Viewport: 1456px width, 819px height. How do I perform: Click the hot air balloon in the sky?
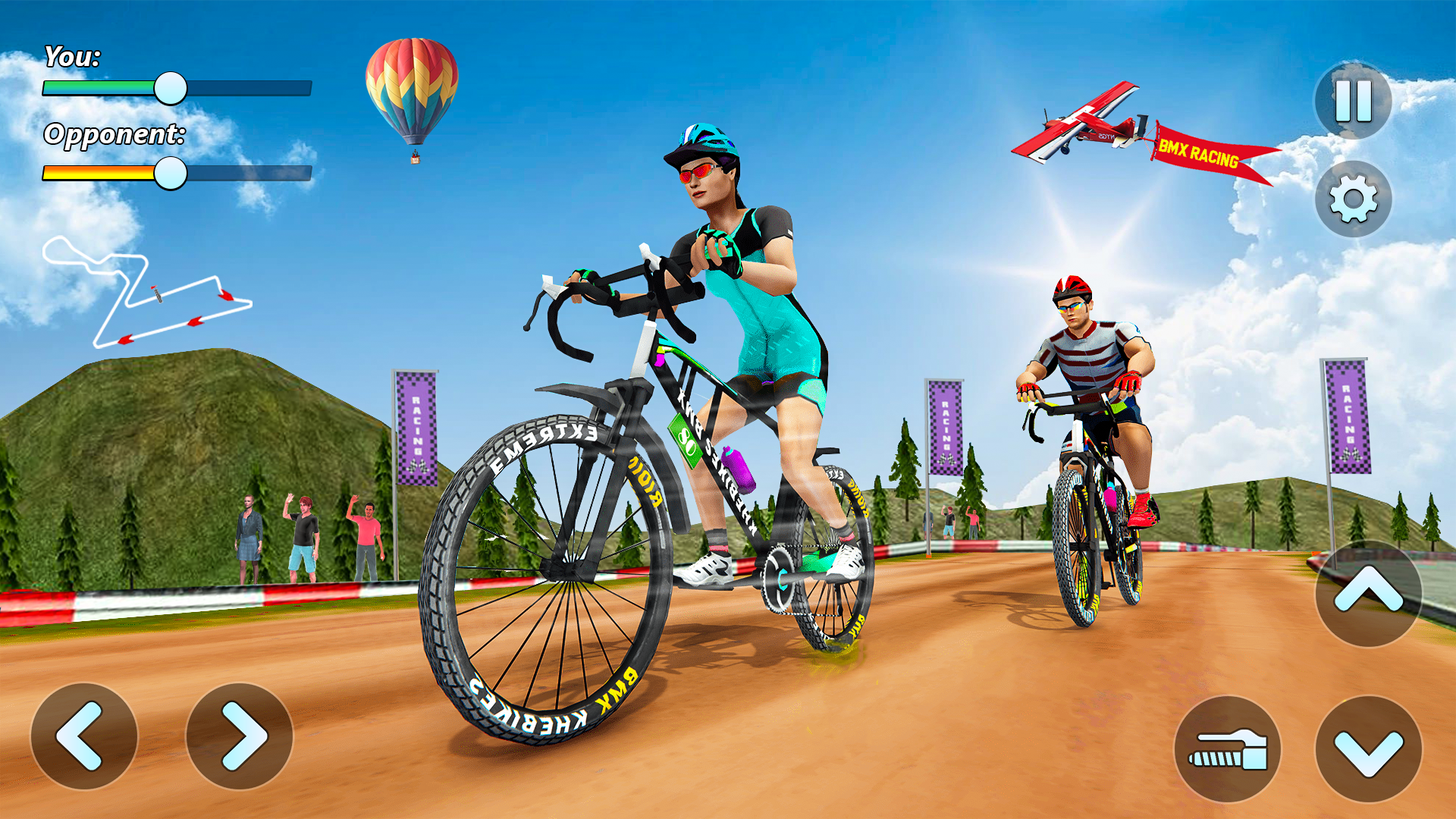410,87
